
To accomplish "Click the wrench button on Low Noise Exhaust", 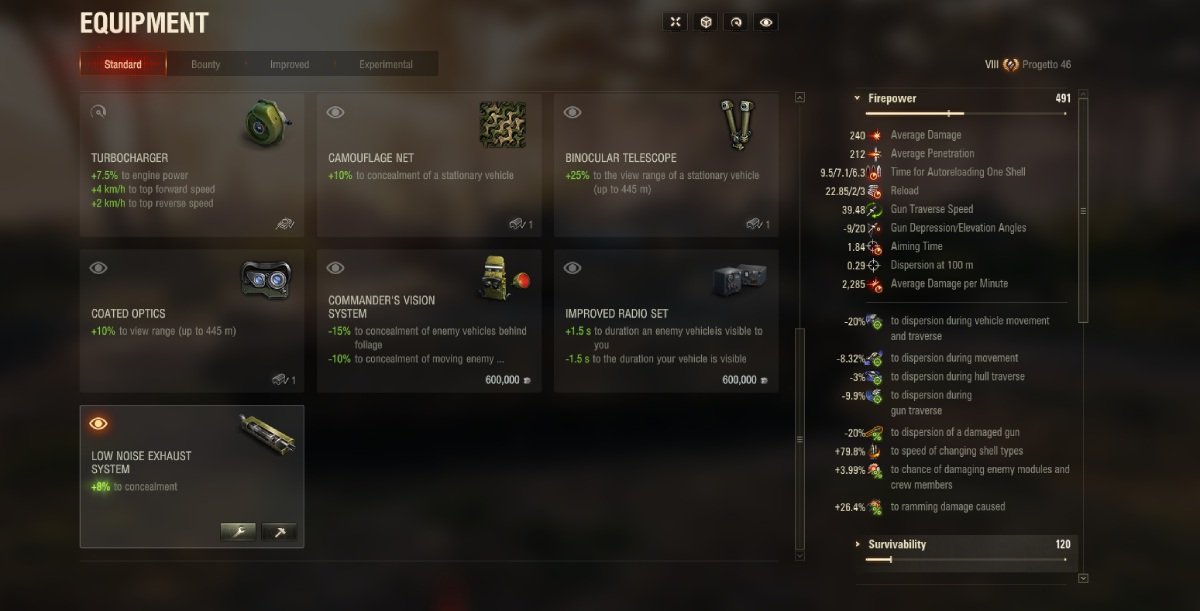I will pos(238,532).
